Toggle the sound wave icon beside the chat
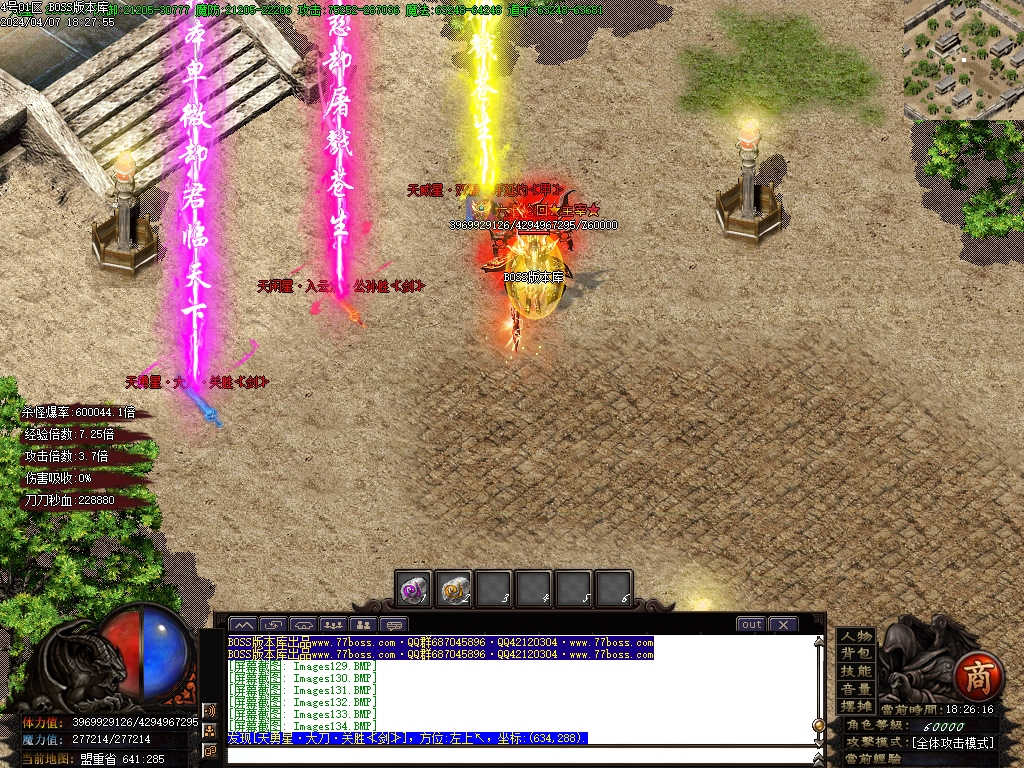The height and width of the screenshot is (768, 1024). (x=210, y=711)
